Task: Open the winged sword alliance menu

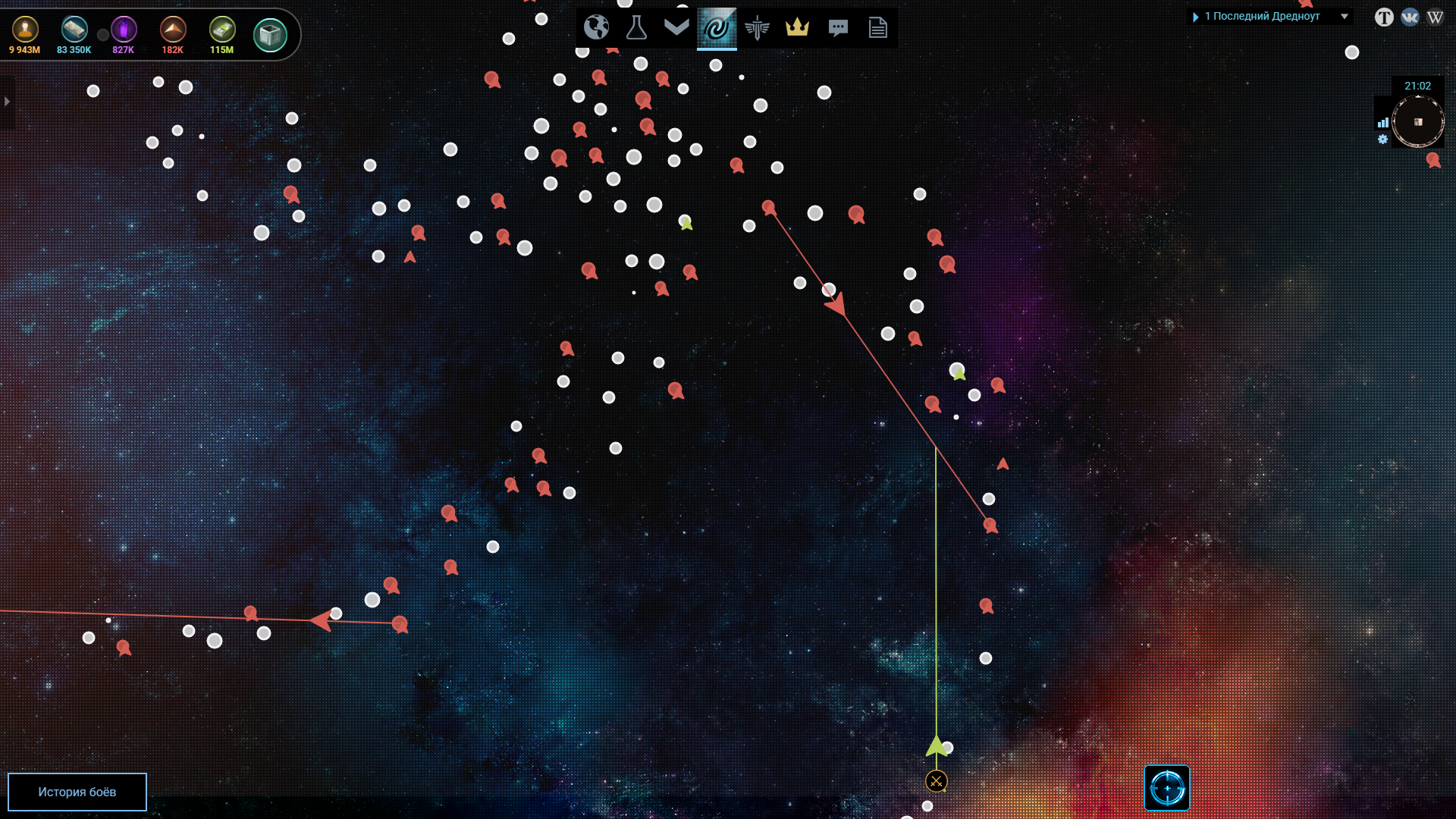Action: (x=757, y=28)
